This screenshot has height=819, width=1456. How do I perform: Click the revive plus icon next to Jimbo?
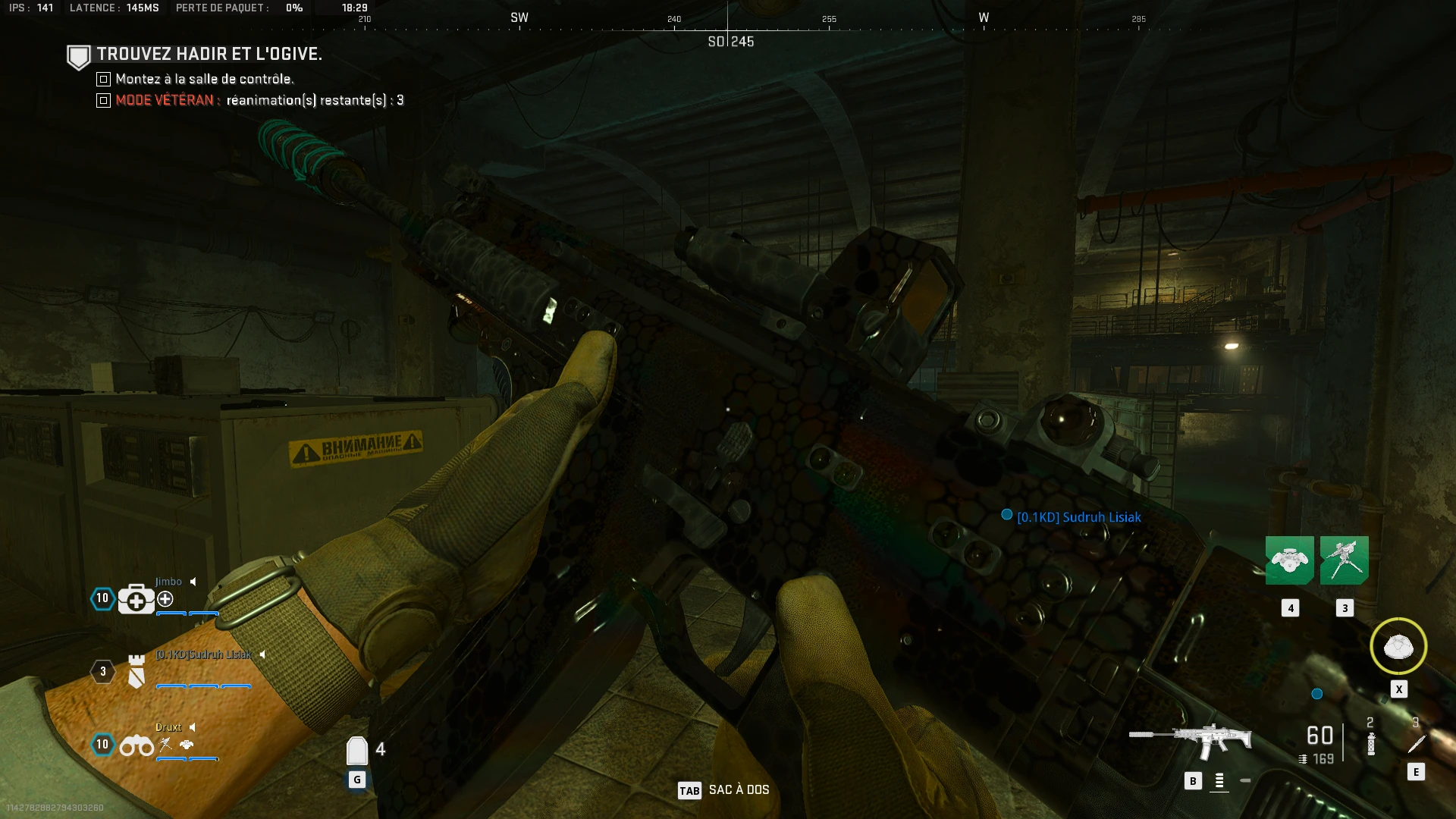(x=165, y=599)
